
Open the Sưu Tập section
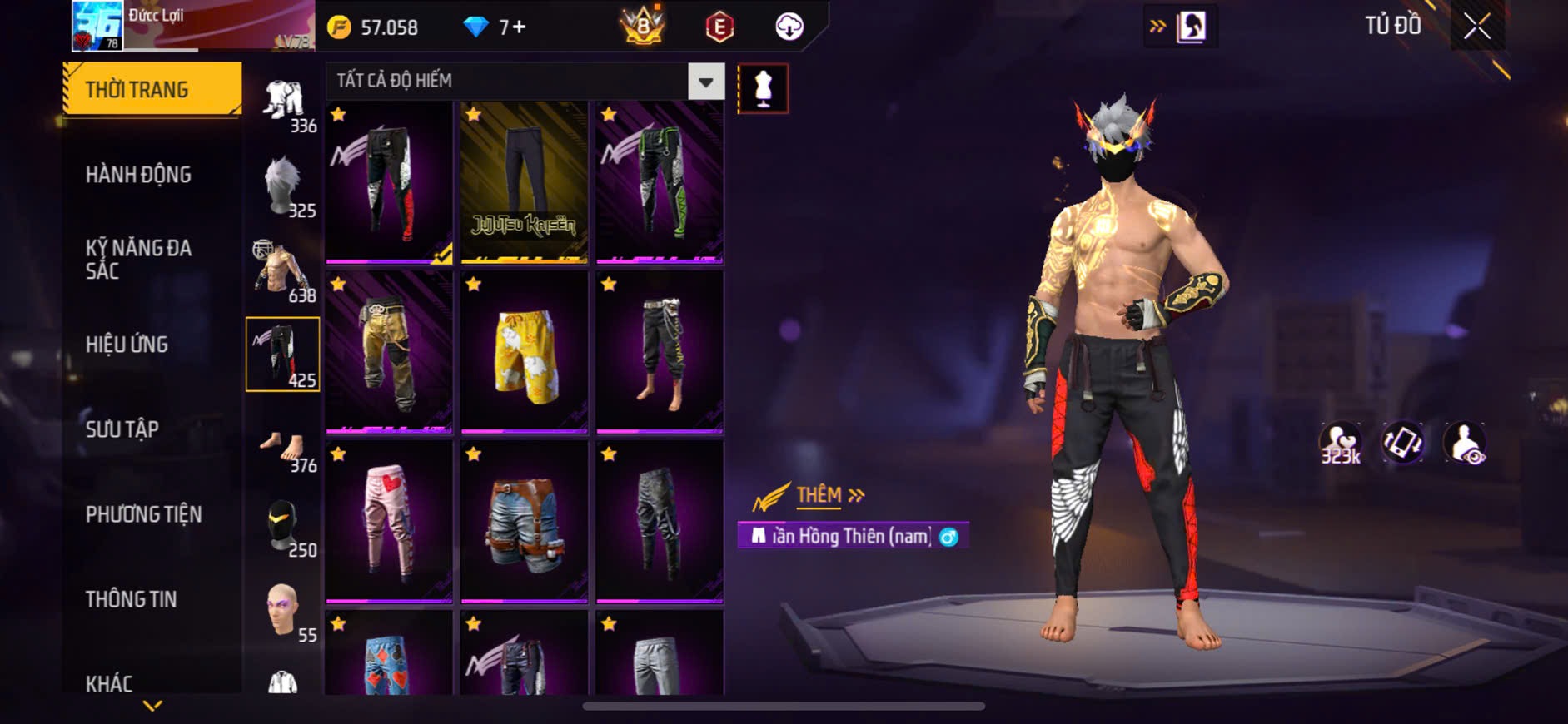(122, 429)
